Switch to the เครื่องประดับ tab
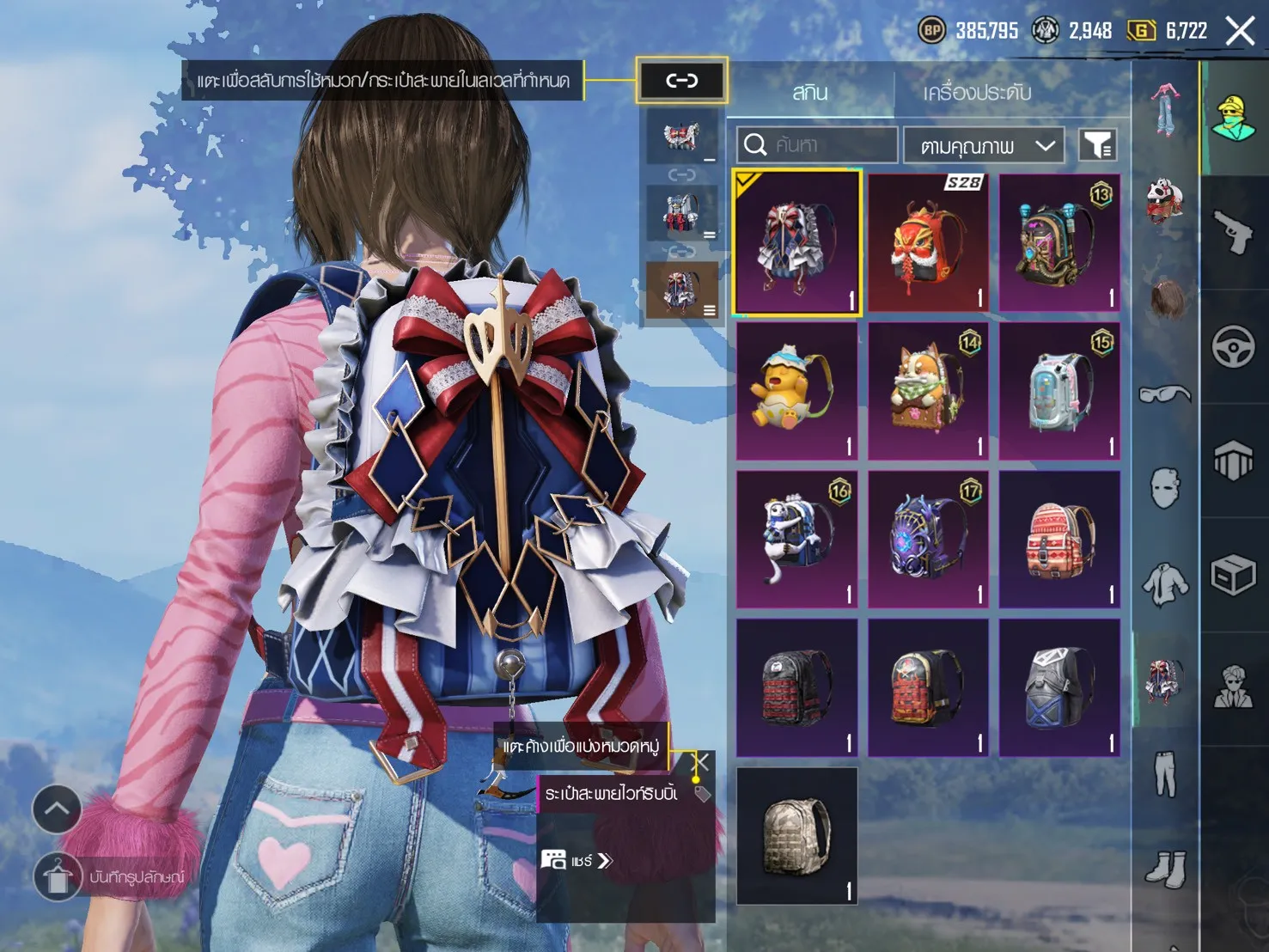Image resolution: width=1269 pixels, height=952 pixels. (x=977, y=92)
